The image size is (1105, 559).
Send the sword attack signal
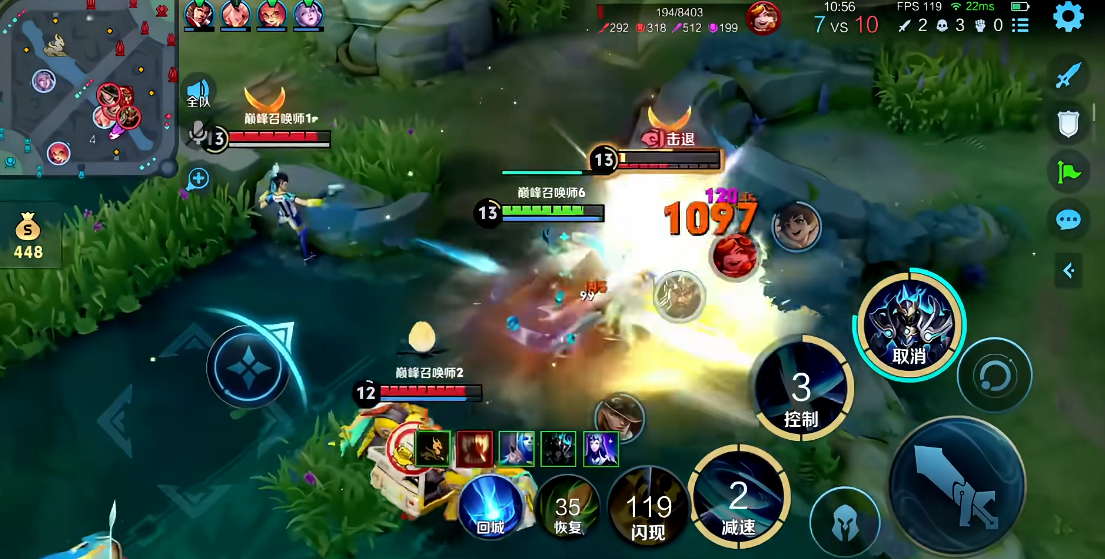pos(1069,74)
